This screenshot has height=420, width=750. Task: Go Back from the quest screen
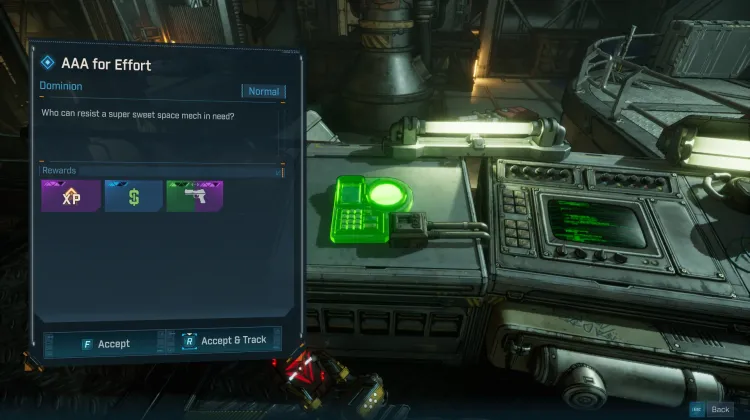tap(712, 409)
